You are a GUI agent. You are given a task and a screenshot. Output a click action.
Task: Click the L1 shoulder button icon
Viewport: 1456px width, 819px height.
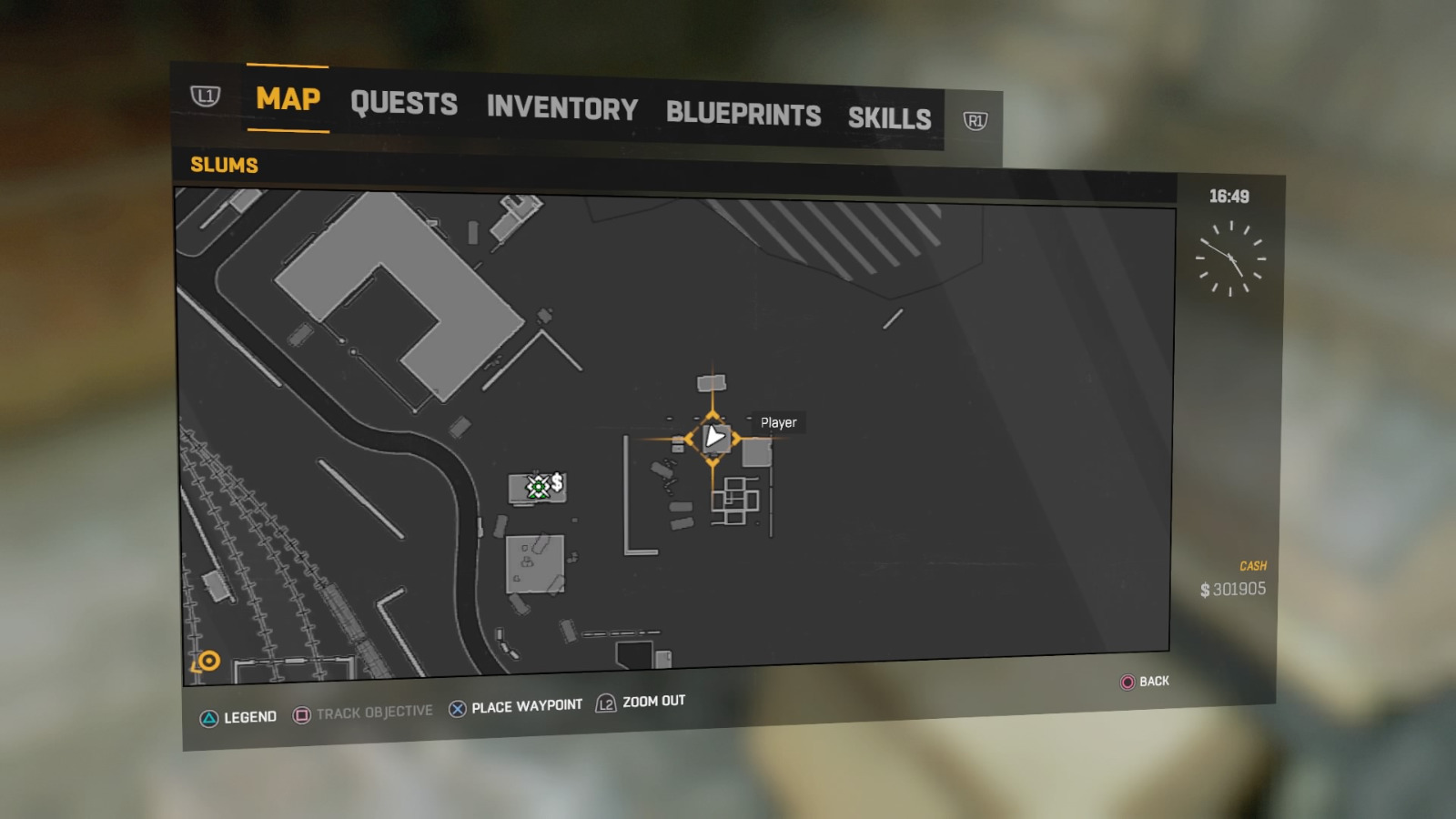207,94
